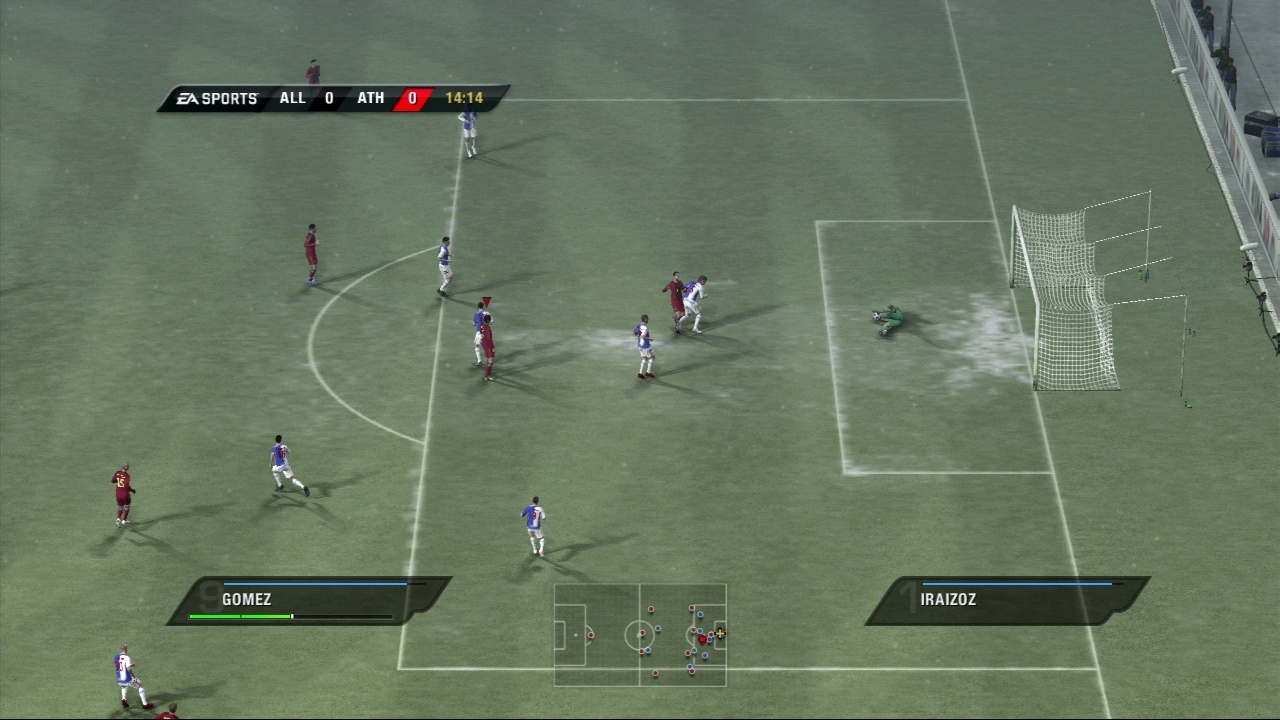Select the Iraizoz player name panel

[1006, 600]
